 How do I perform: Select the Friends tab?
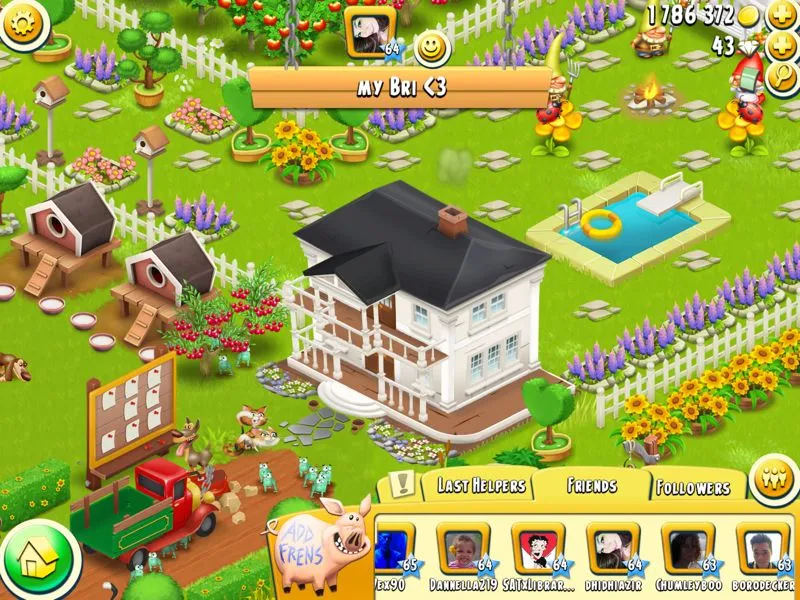(592, 486)
